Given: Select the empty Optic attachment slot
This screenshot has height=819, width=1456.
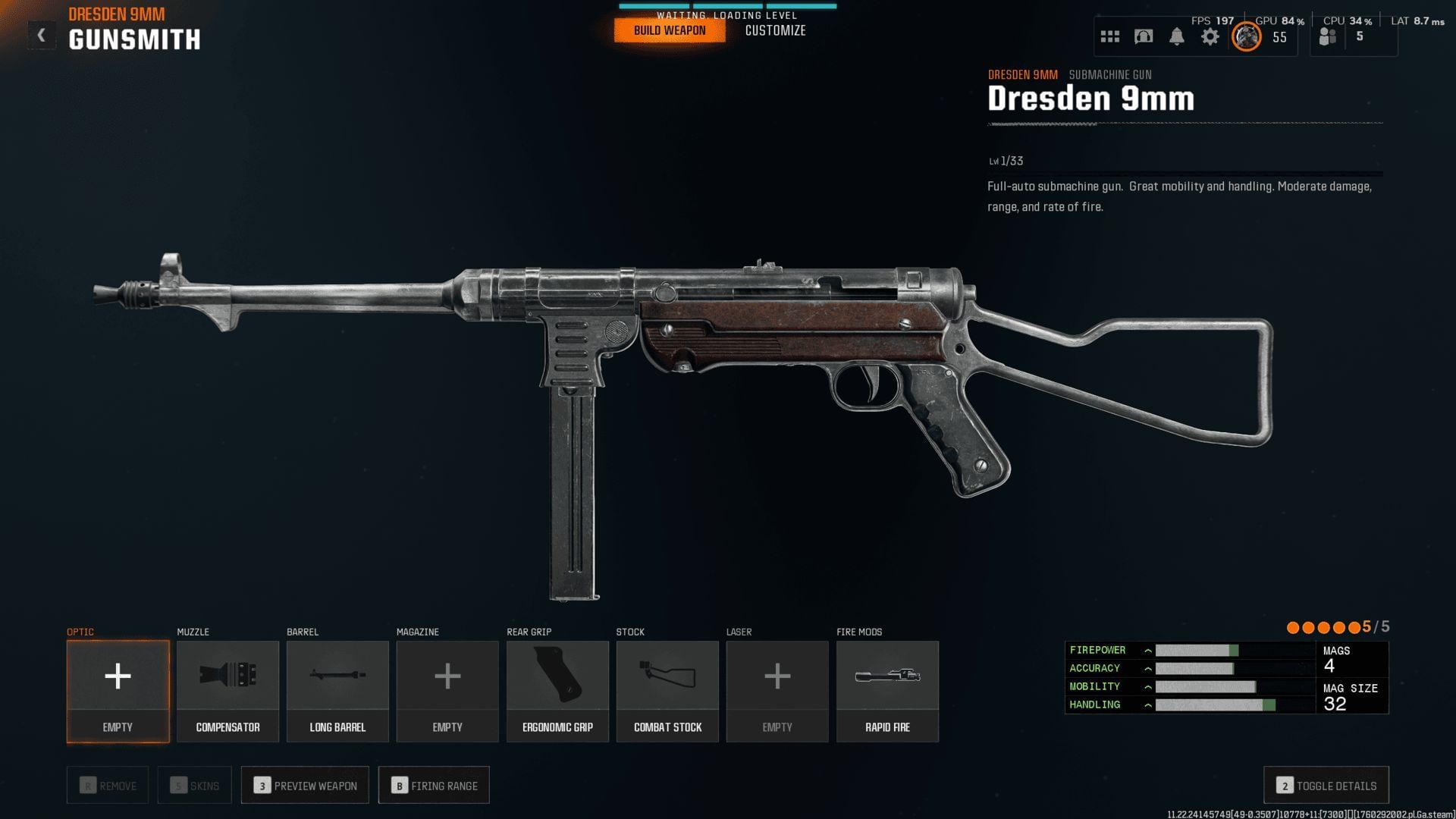Looking at the screenshot, I should (x=118, y=691).
